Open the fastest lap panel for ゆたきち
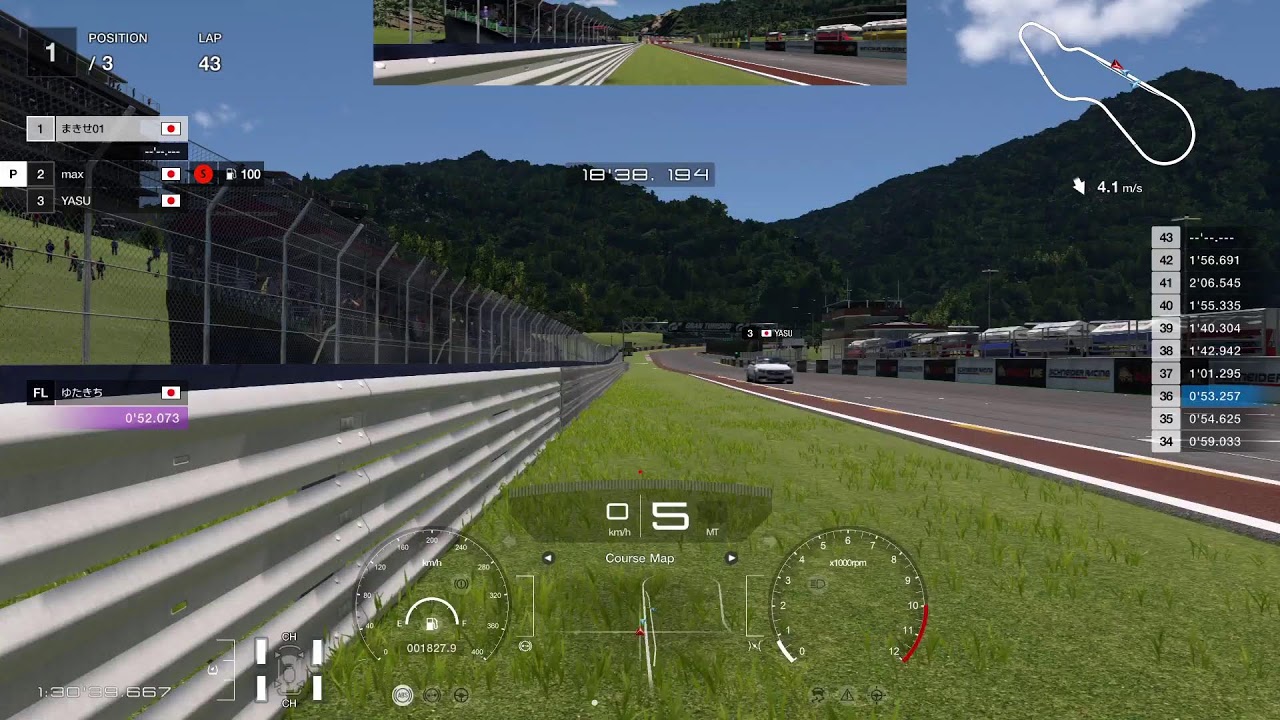Screen dimensions: 1280x720 pyautogui.click(x=107, y=405)
